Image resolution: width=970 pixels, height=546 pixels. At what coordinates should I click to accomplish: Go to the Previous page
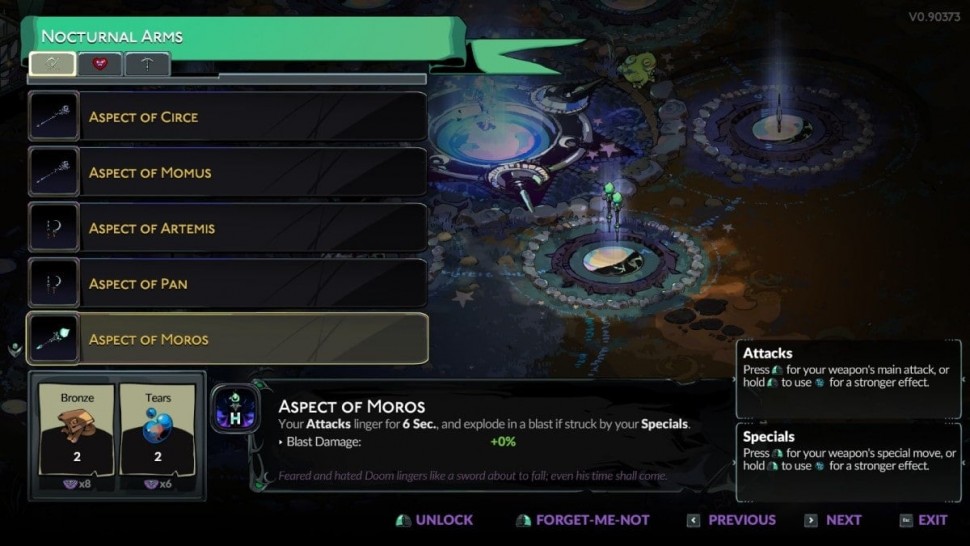coord(731,520)
